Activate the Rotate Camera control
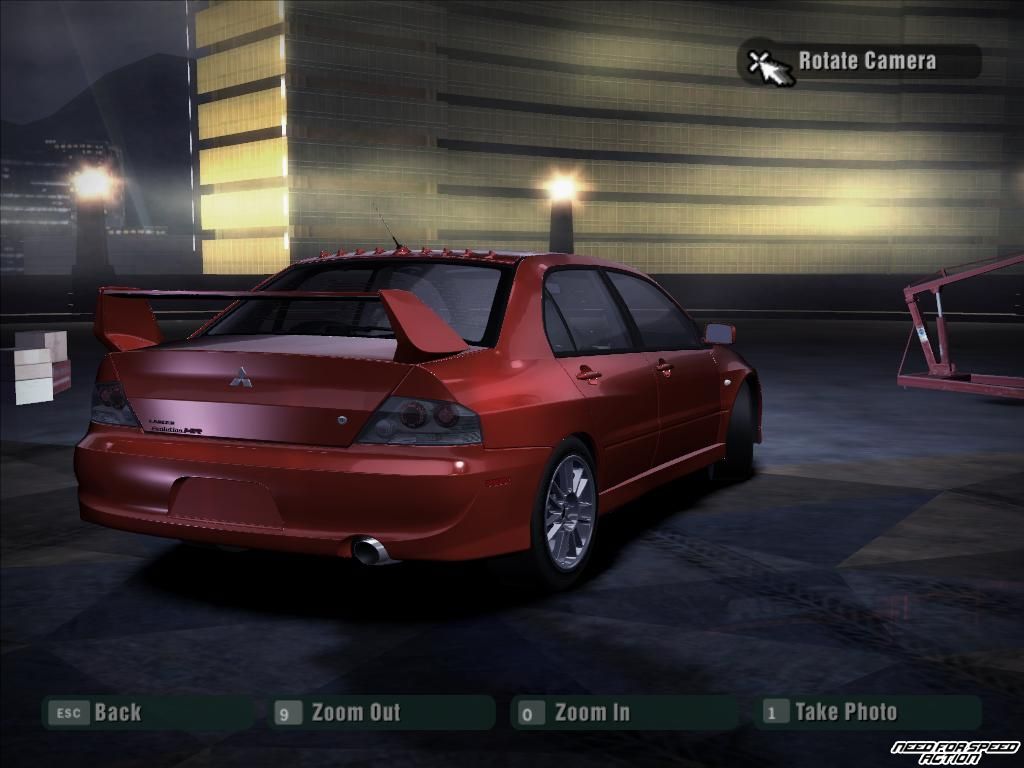This screenshot has width=1024, height=768. click(865, 61)
